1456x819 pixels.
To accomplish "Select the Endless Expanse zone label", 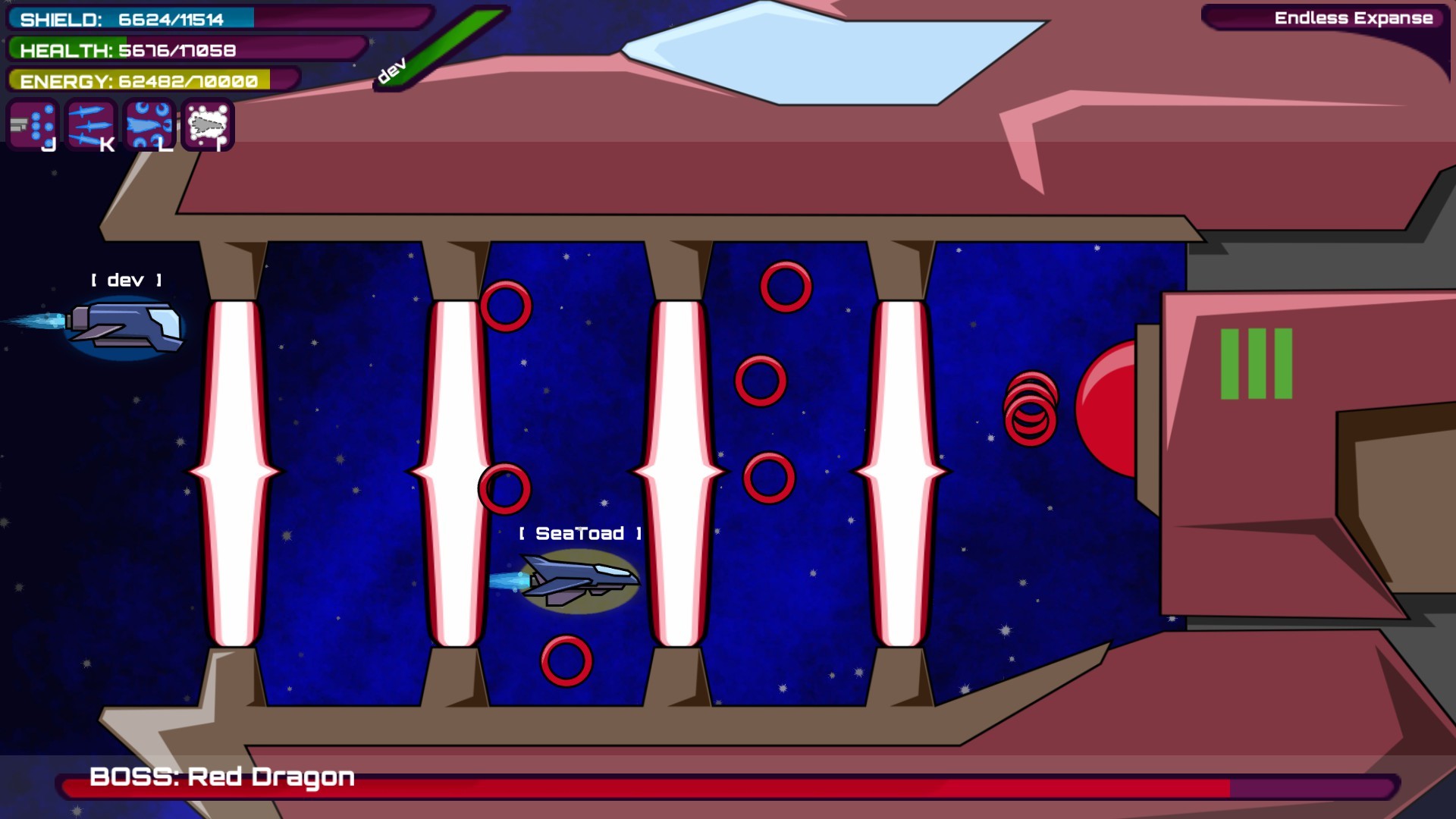I will [1354, 17].
